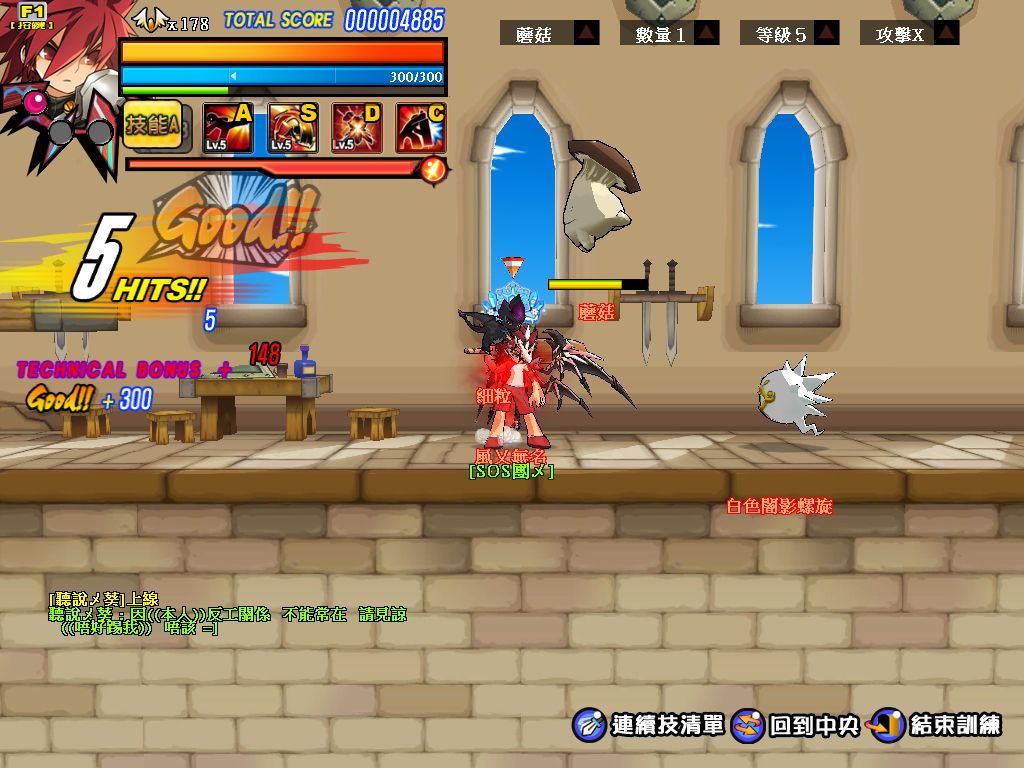Activate the skill in slot A
The width and height of the screenshot is (1024, 768).
(x=228, y=128)
